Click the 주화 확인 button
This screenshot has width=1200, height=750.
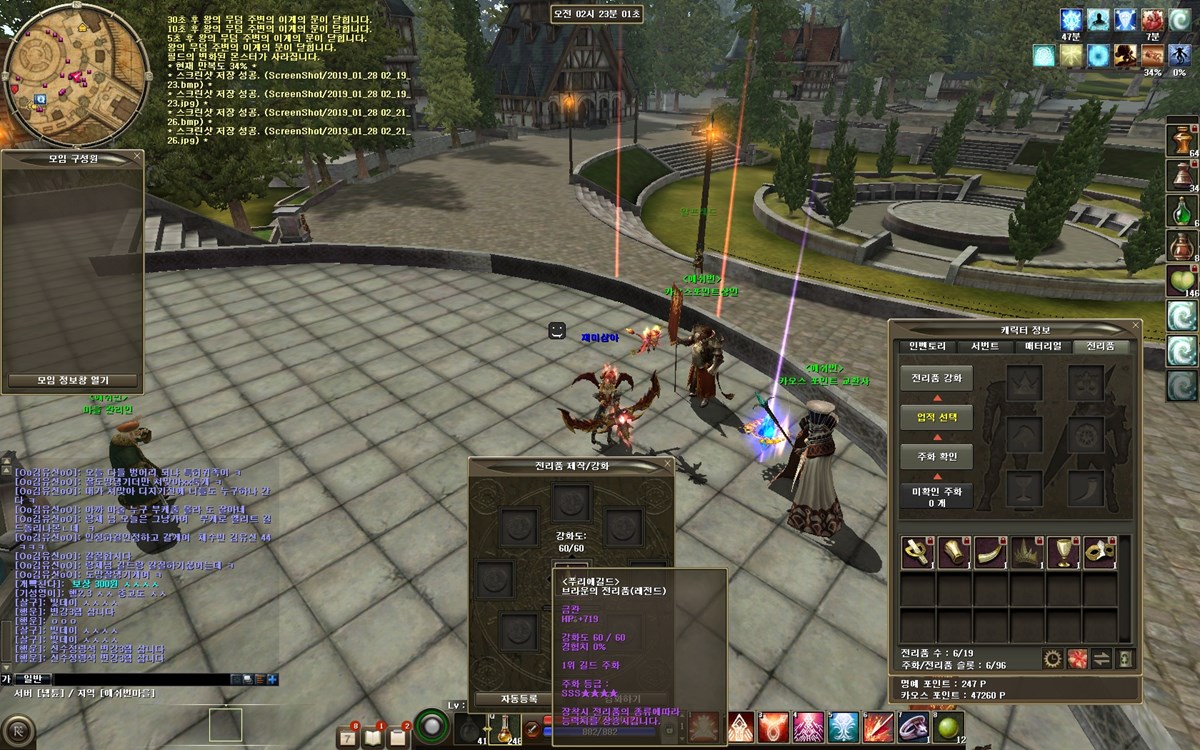pyautogui.click(x=936, y=456)
